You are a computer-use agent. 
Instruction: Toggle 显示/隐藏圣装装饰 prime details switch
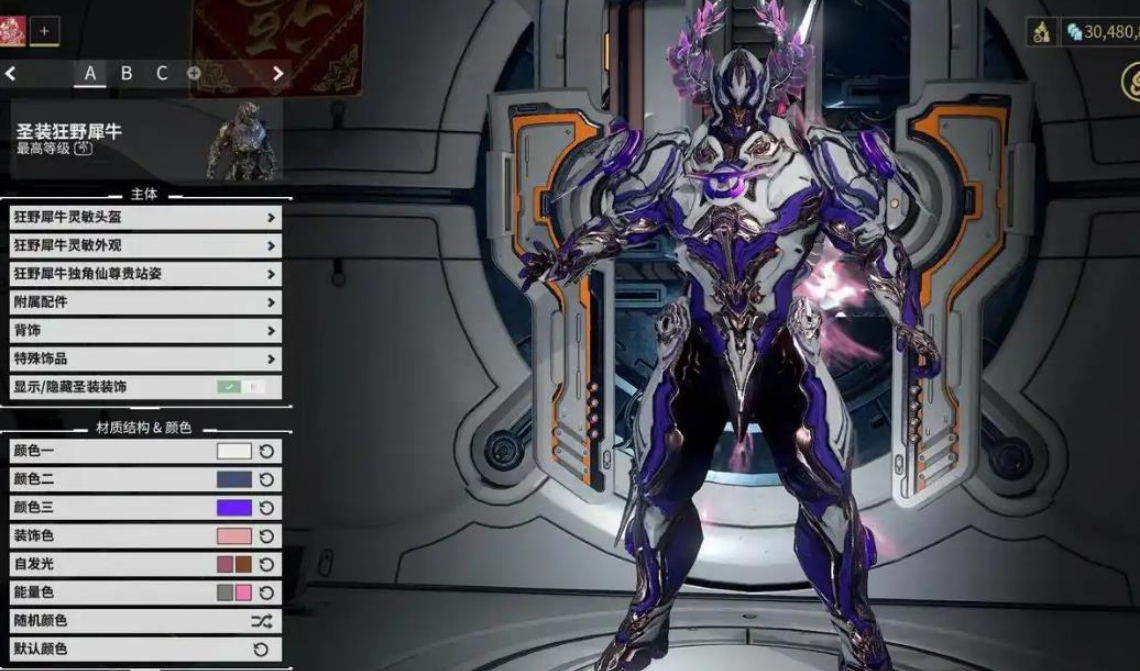[x=241, y=387]
